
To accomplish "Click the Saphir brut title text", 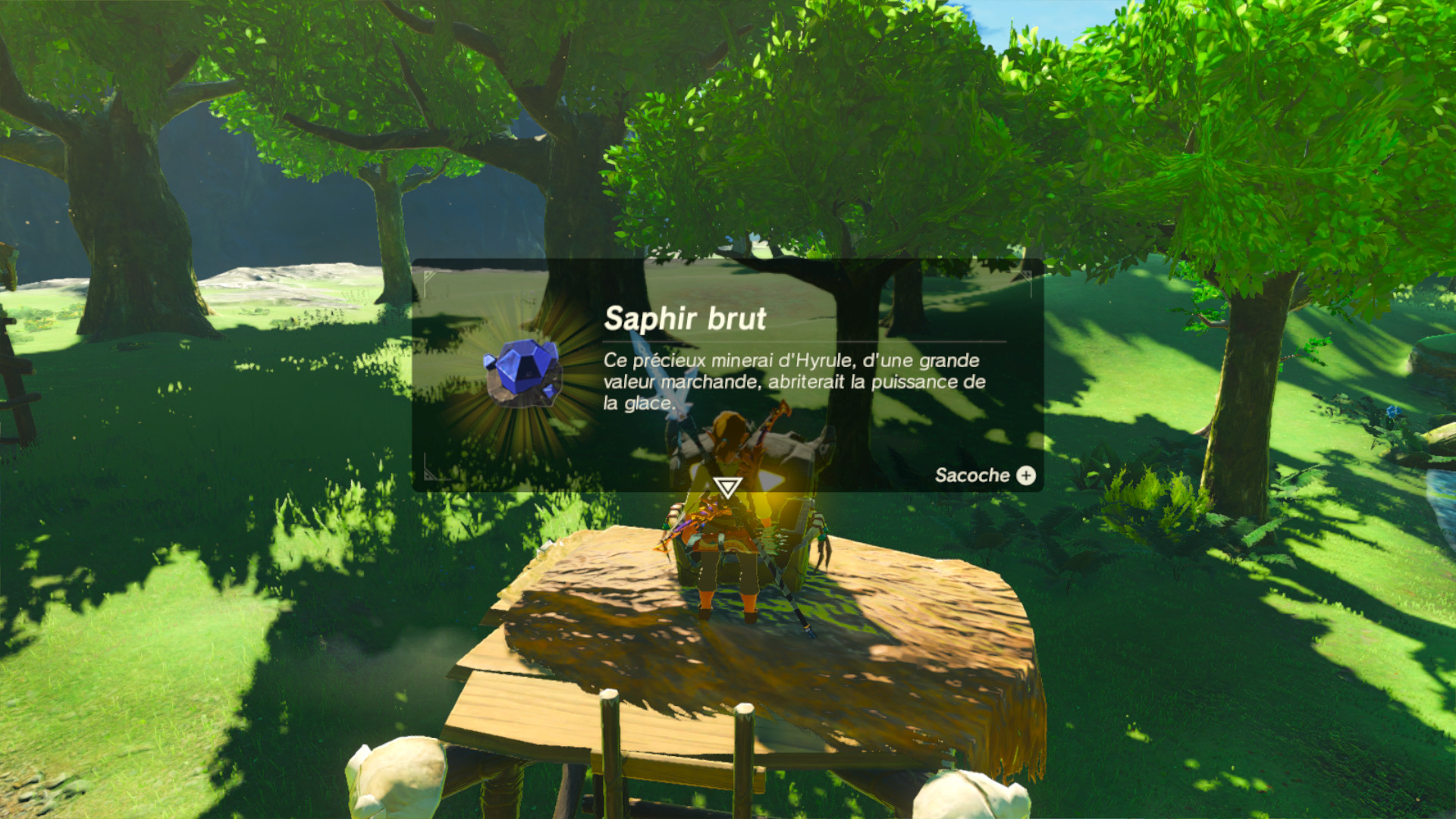I will (x=682, y=318).
